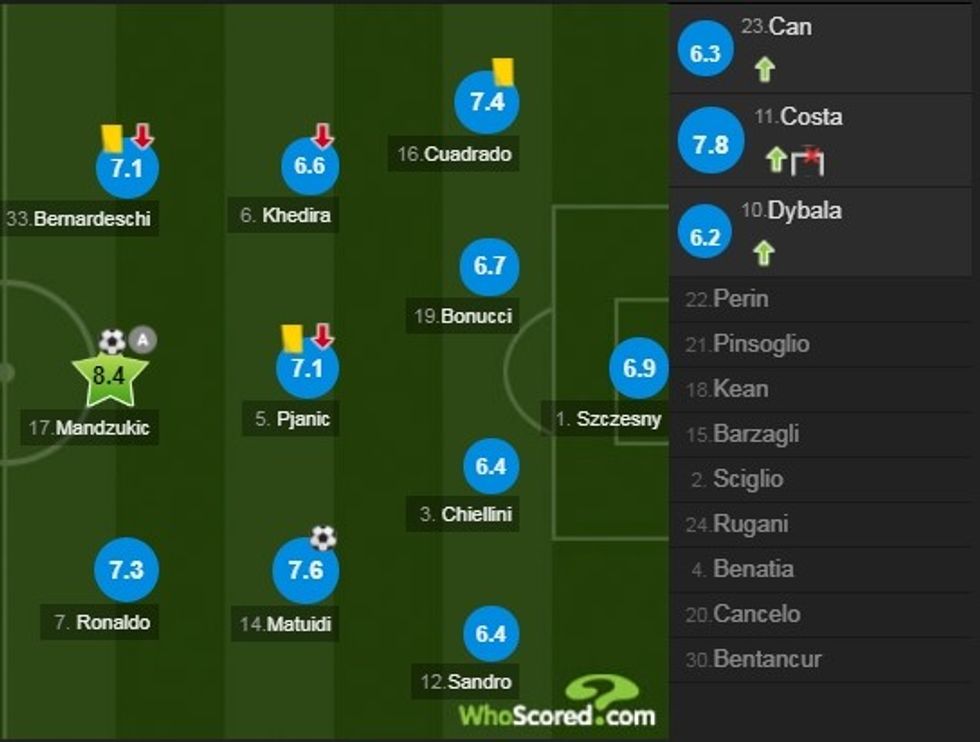Image resolution: width=980 pixels, height=742 pixels.
Task: Click Chiellini's 6.4 rating circle
Action: pos(491,466)
